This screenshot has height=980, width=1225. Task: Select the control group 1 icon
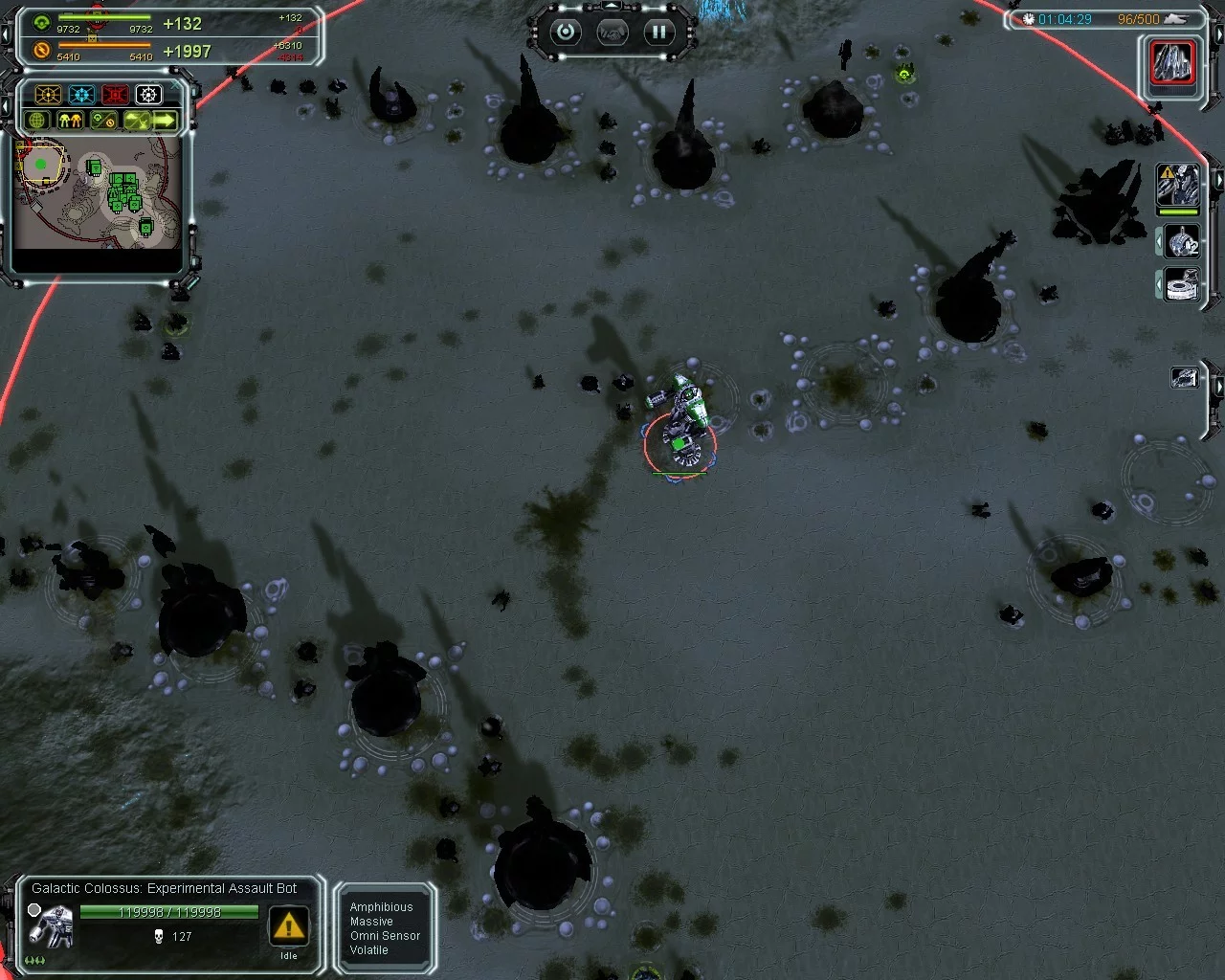click(x=1185, y=378)
